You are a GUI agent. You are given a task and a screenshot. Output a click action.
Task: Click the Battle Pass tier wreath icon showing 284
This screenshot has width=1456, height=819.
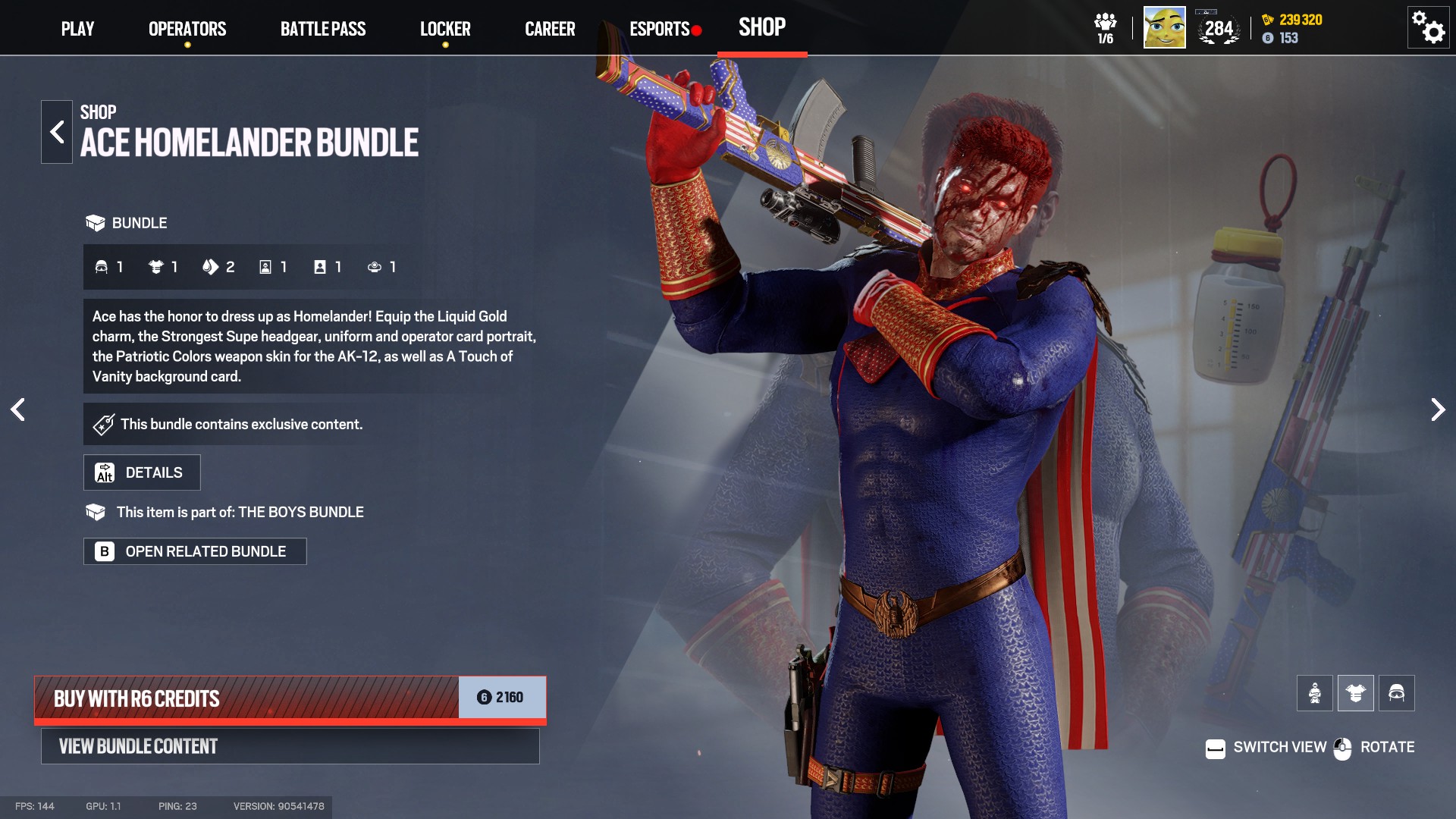(1217, 30)
